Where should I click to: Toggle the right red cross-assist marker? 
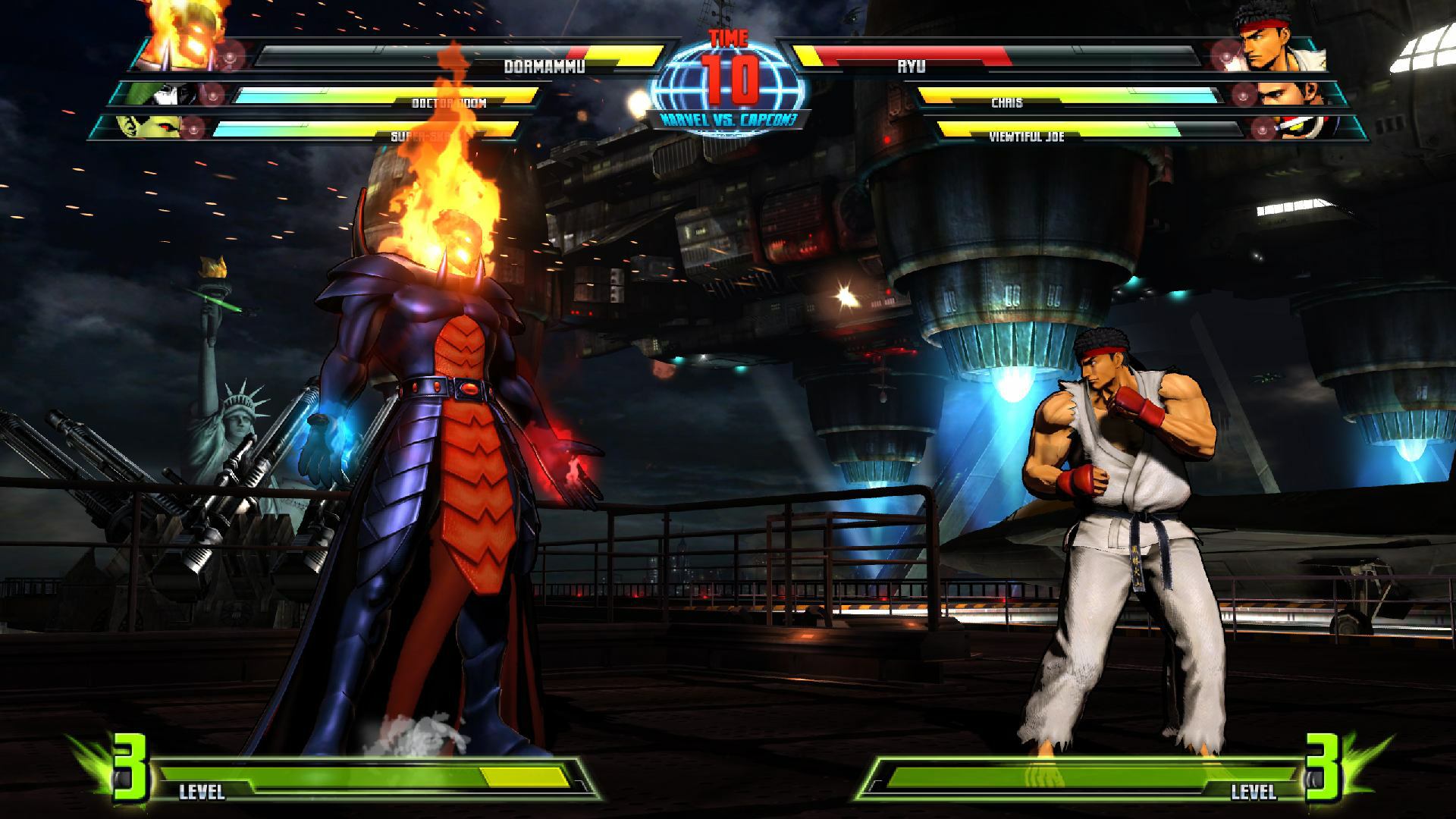coord(1227,55)
